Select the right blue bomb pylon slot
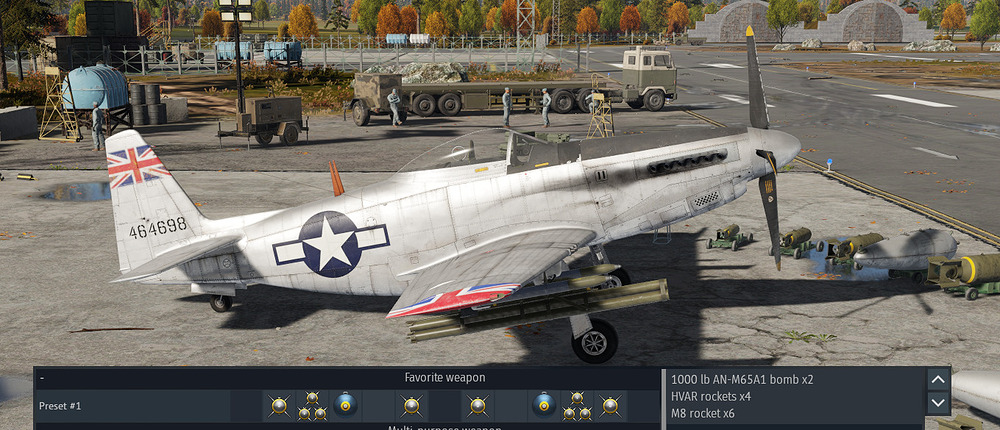This screenshot has width=1000, height=430. coord(543,404)
